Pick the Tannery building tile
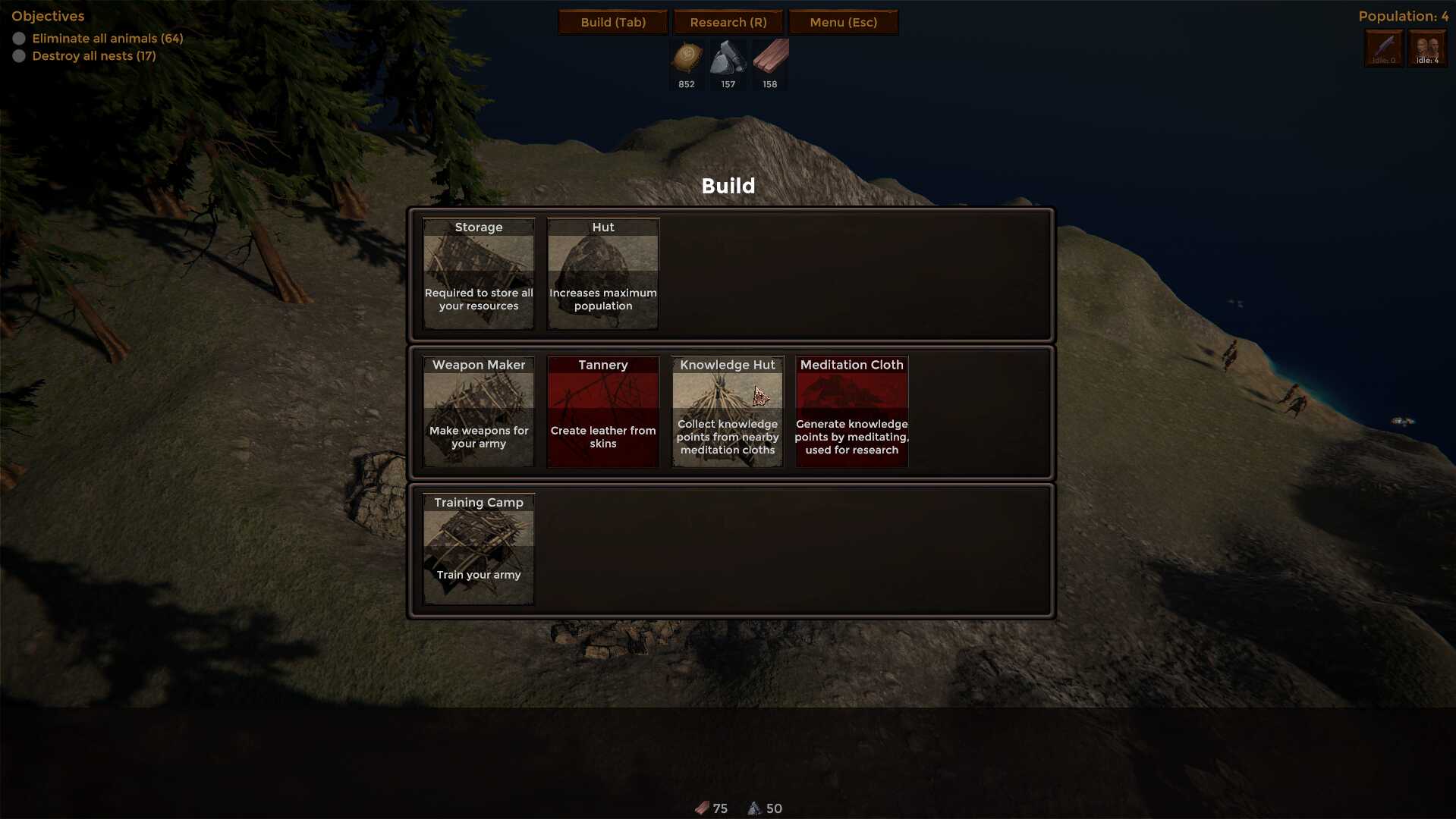 coord(603,412)
